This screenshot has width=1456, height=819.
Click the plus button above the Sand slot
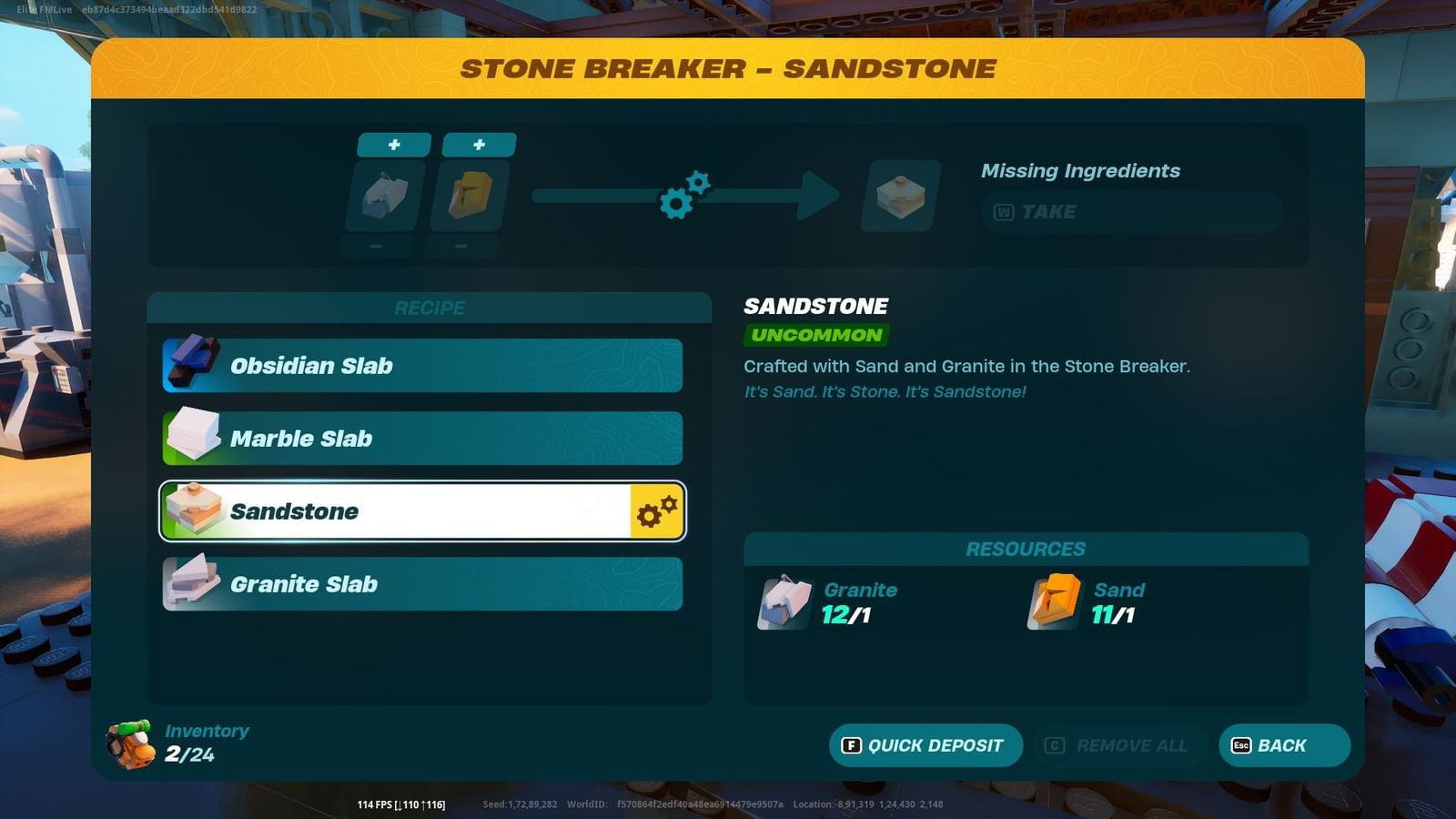coord(479,144)
